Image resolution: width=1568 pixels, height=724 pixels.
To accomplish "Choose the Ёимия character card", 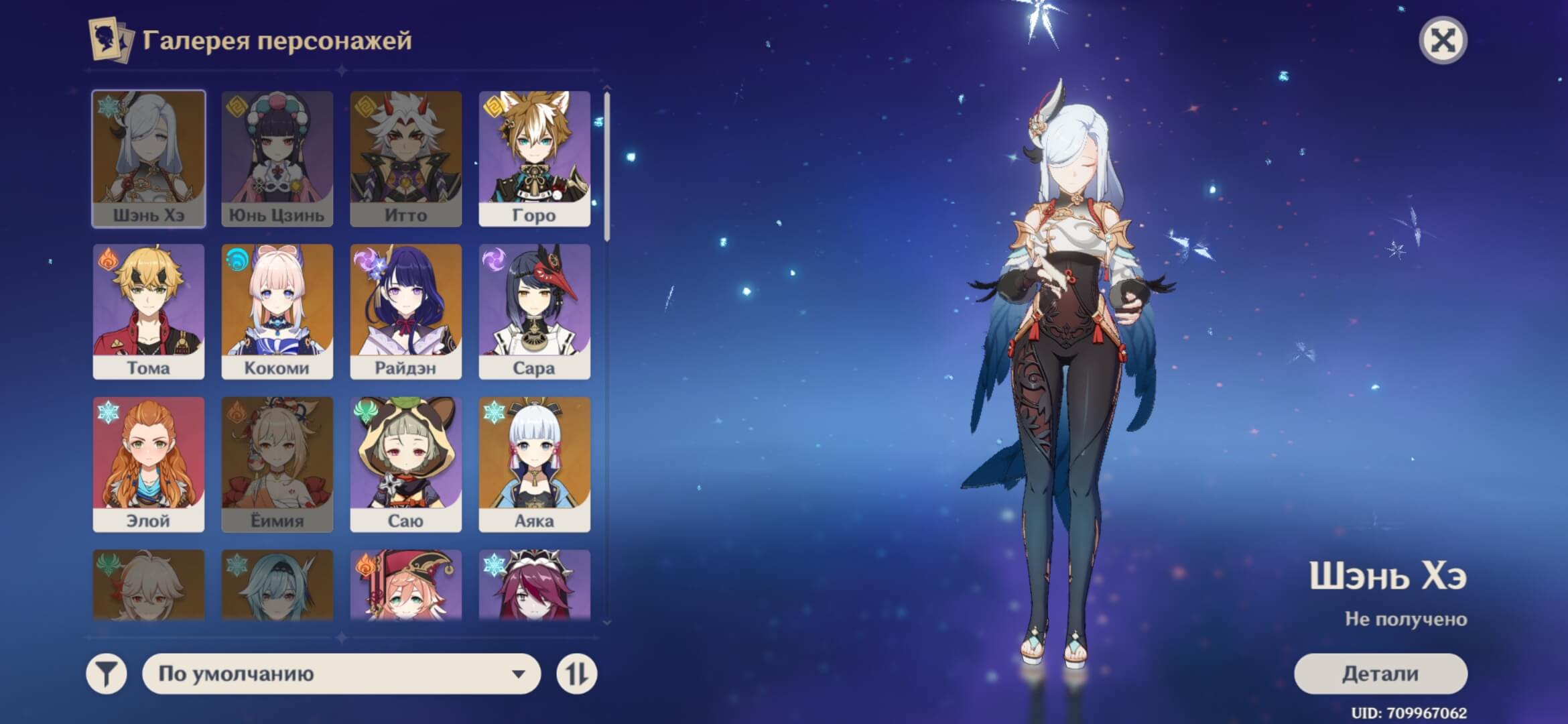I will click(277, 465).
